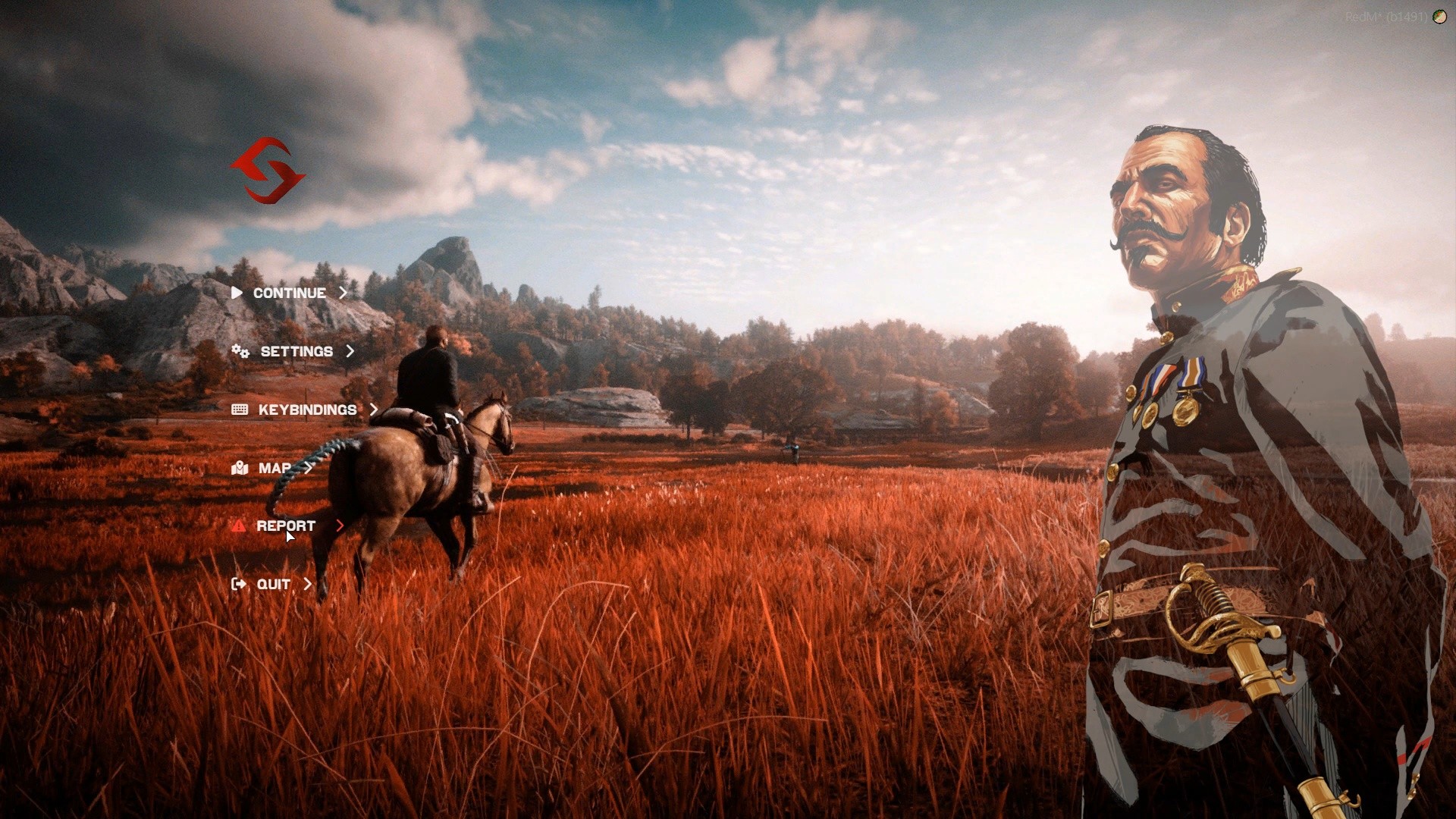Select Continue to resume the game
Viewport: 1456px width, 819px height.
point(289,293)
